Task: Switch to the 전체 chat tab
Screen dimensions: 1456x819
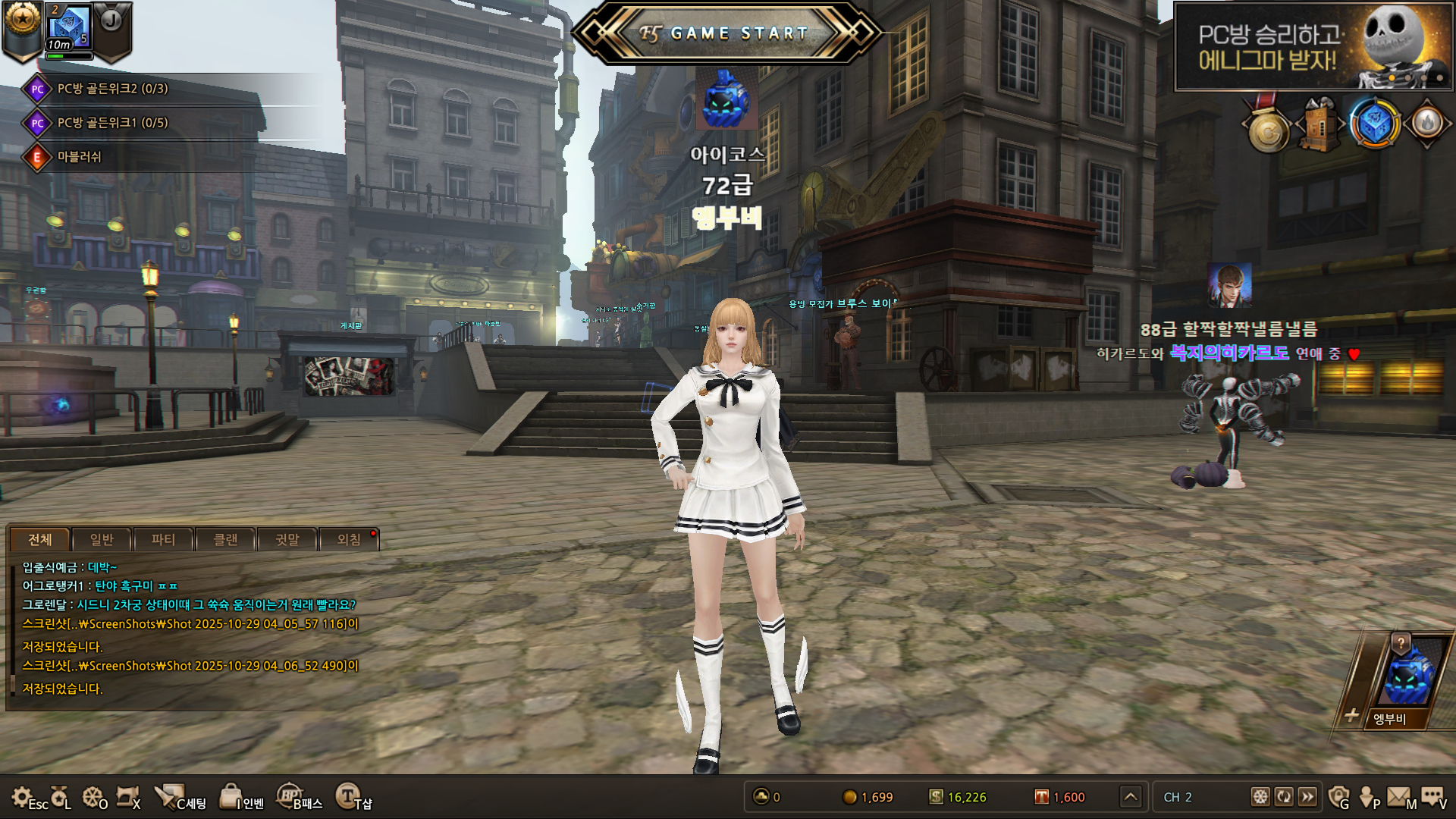Action: (40, 539)
